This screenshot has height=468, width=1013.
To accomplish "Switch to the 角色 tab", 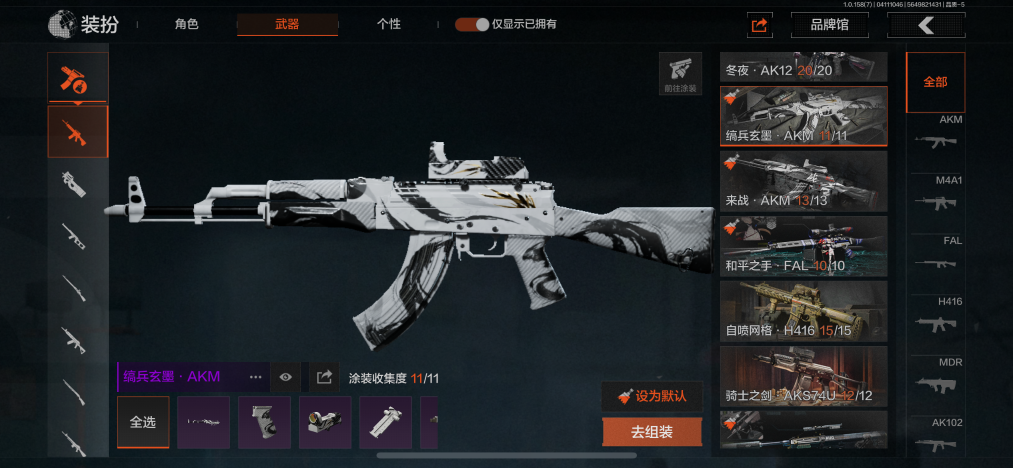I will [187, 24].
